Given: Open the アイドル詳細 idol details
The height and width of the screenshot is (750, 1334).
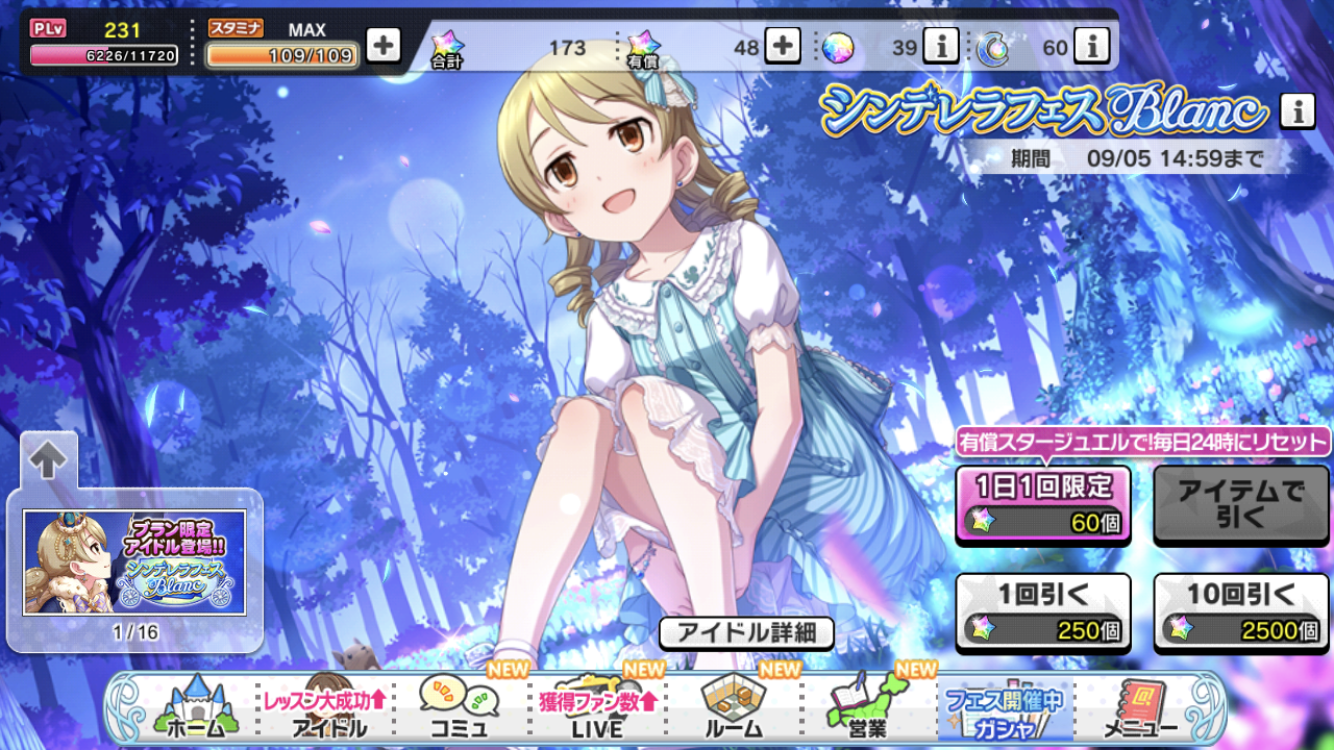Looking at the screenshot, I should click(746, 632).
